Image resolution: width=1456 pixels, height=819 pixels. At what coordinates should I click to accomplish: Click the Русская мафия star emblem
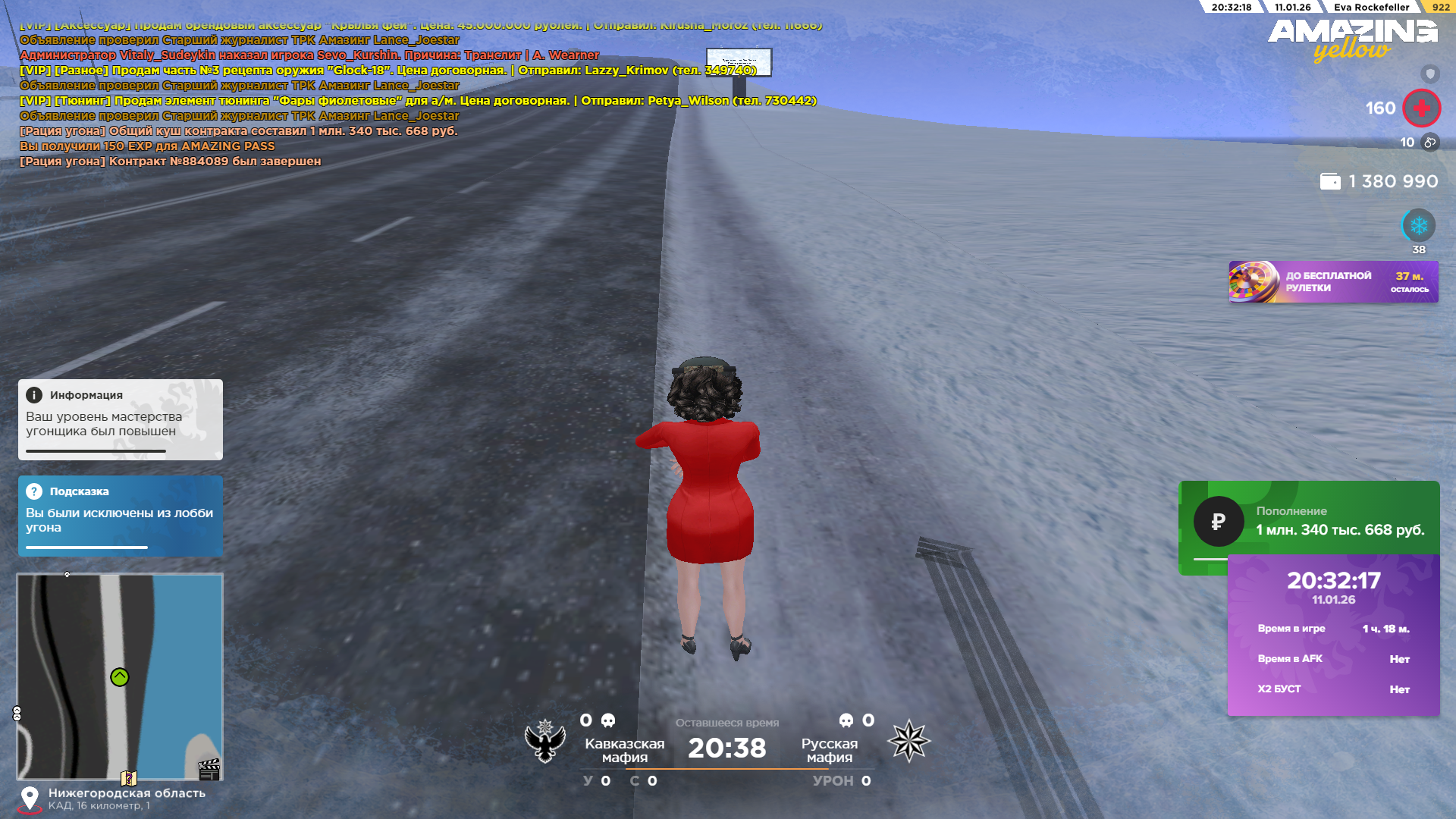[x=908, y=741]
